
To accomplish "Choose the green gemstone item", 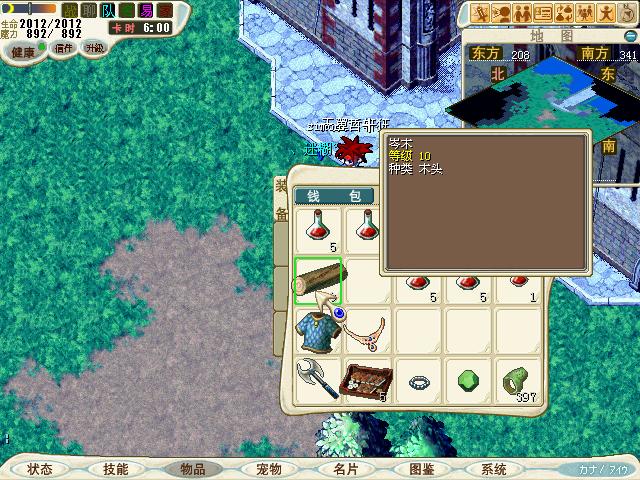I will 468,381.
